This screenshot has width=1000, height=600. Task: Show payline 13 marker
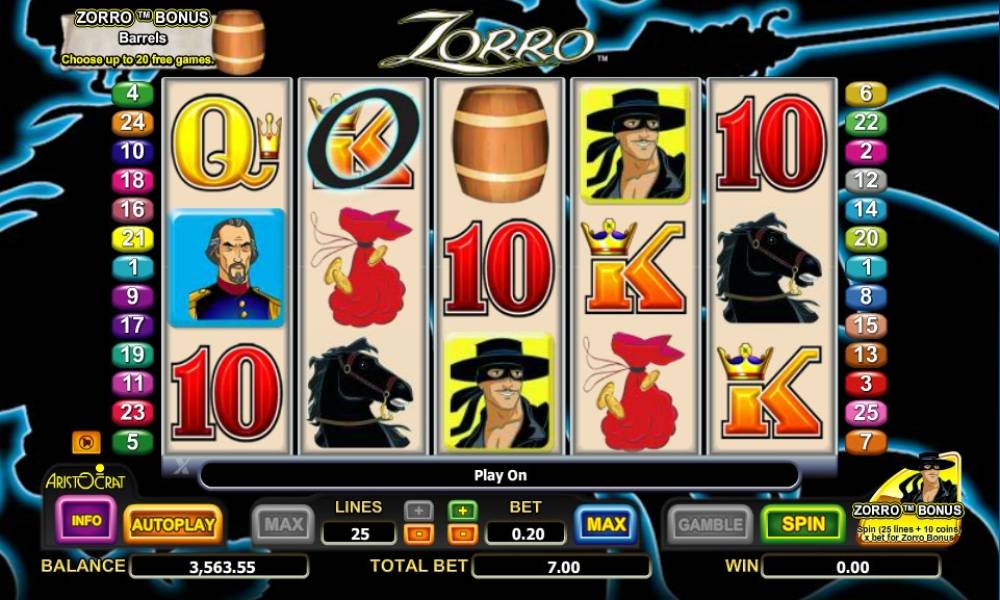point(866,355)
